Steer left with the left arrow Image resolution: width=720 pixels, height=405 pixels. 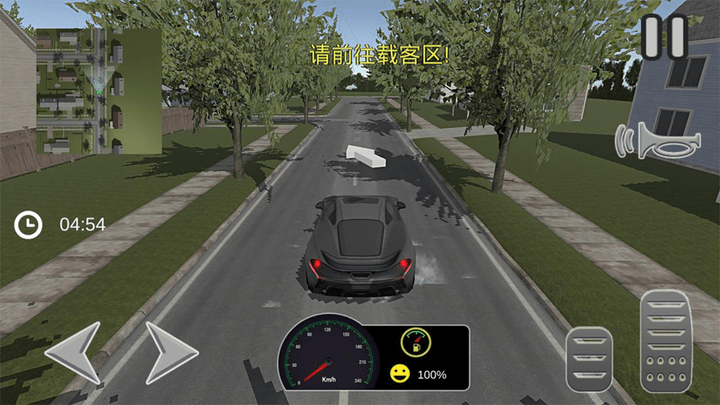tap(73, 352)
